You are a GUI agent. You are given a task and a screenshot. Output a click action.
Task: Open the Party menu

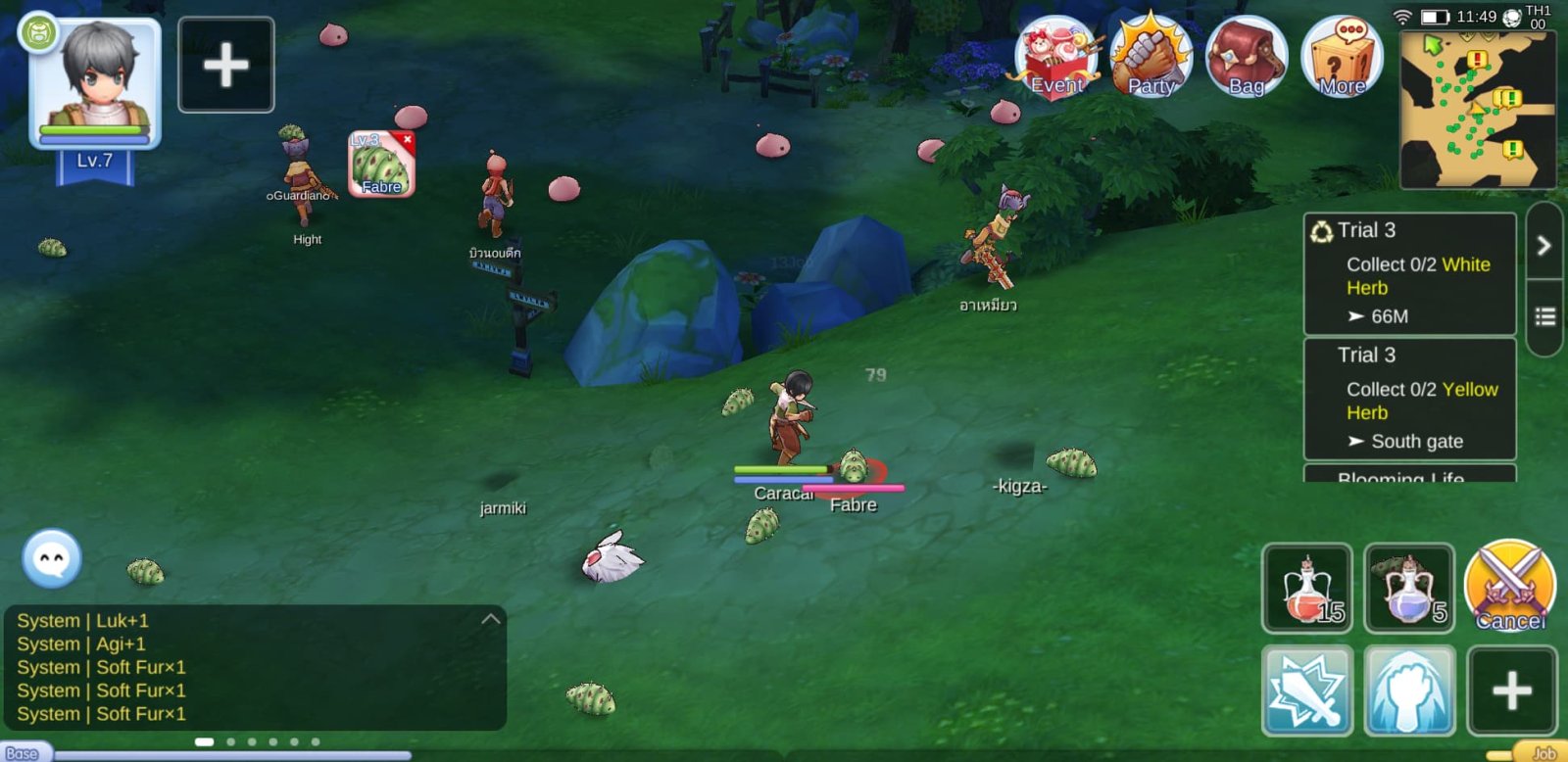click(1151, 59)
